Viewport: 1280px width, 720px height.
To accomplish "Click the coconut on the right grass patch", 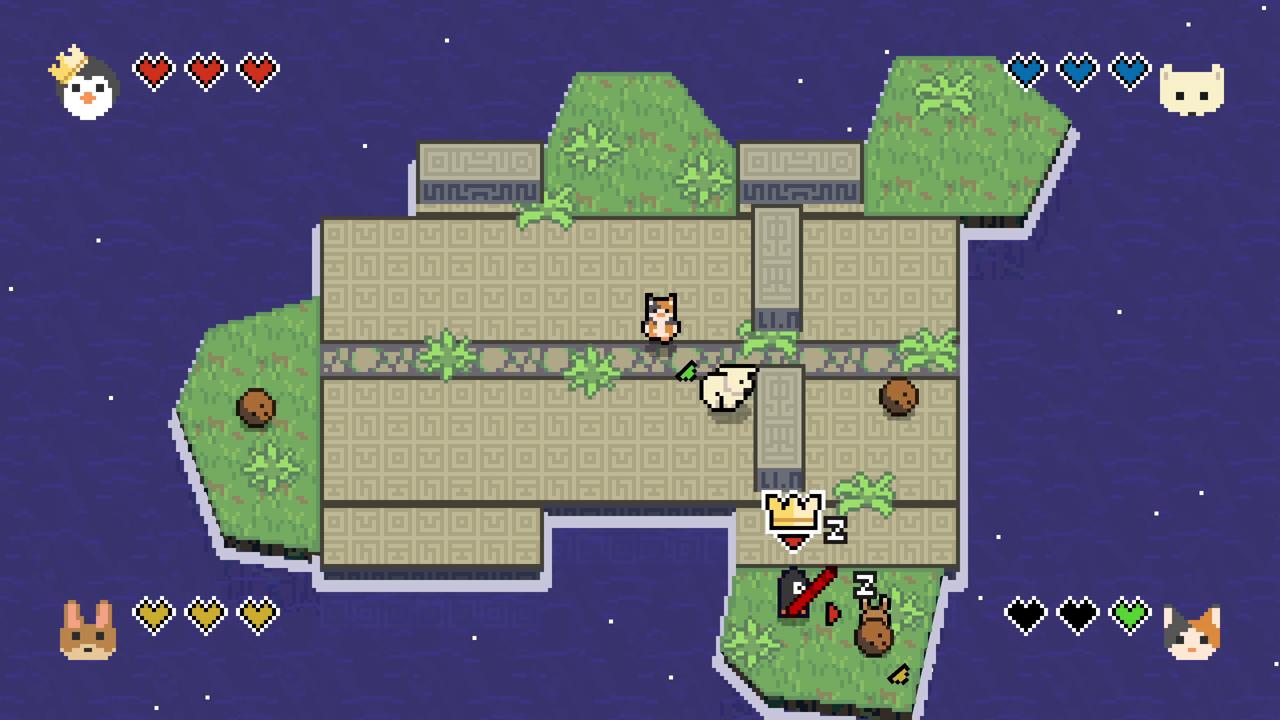I will [x=898, y=397].
